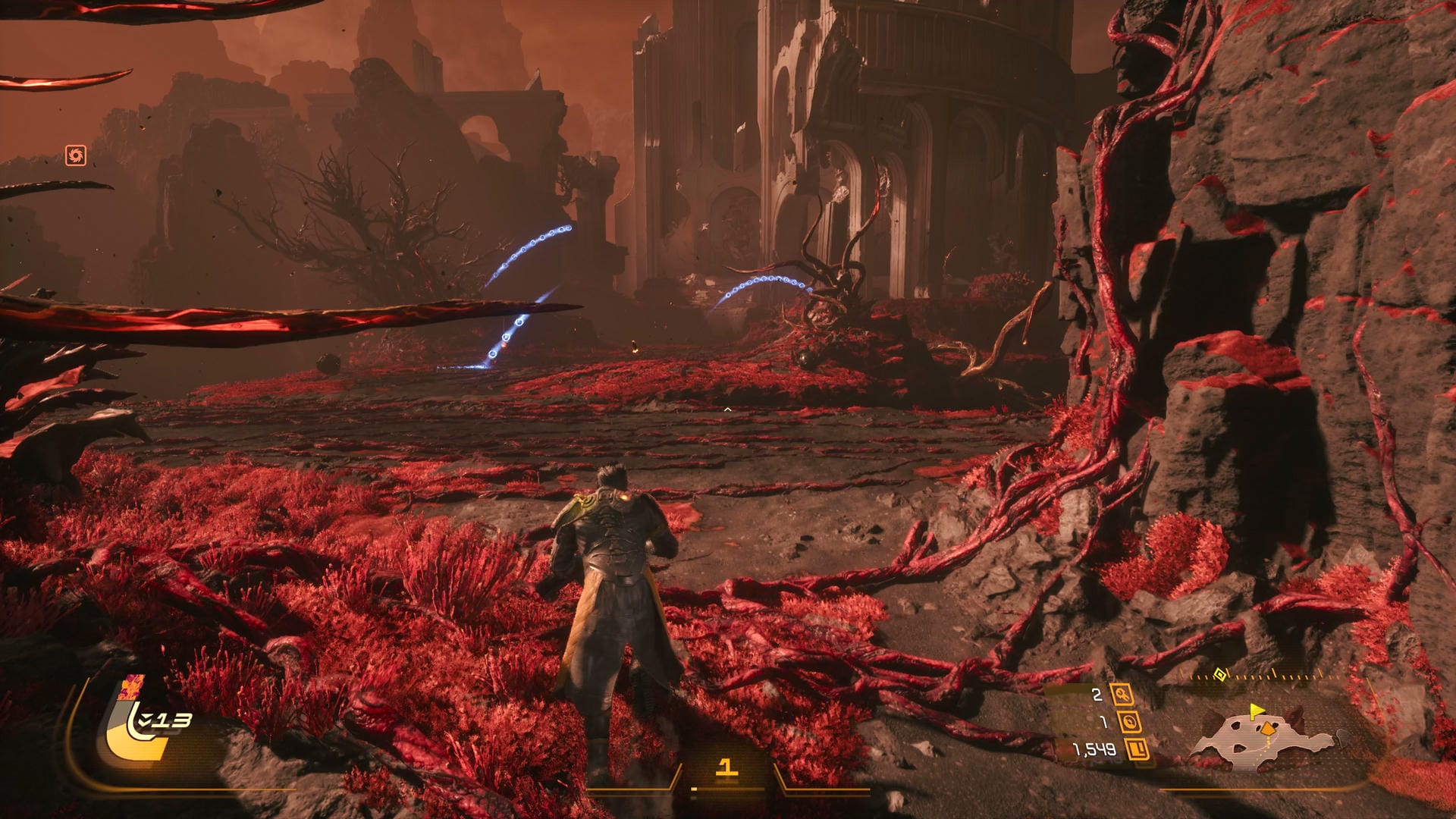Click the diamond waypoint marker on the compass

point(1219,673)
